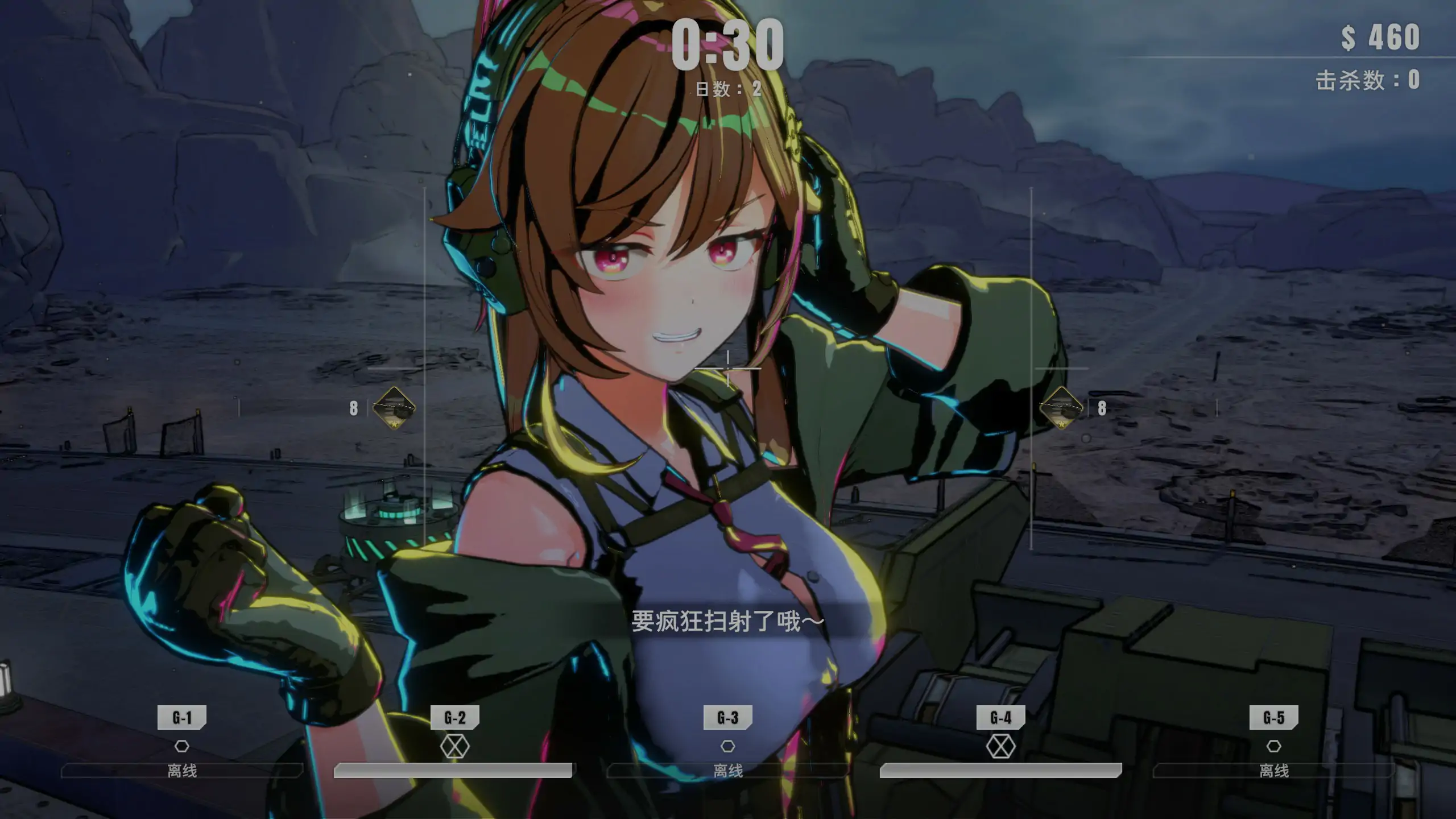Screen dimensions: 1456x819
Task: Choose the G-4 turret label
Action: [1001, 718]
